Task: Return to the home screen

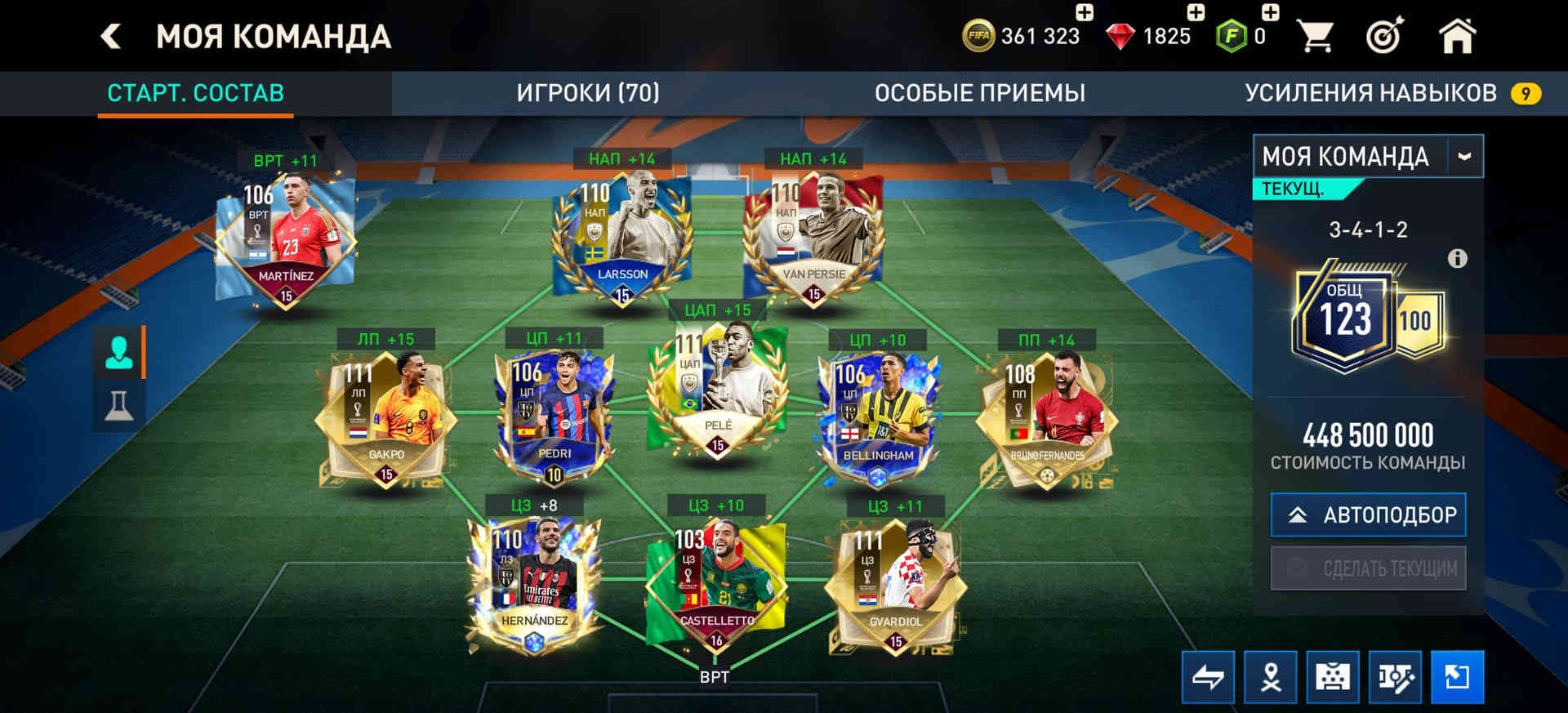Action: (x=1456, y=37)
